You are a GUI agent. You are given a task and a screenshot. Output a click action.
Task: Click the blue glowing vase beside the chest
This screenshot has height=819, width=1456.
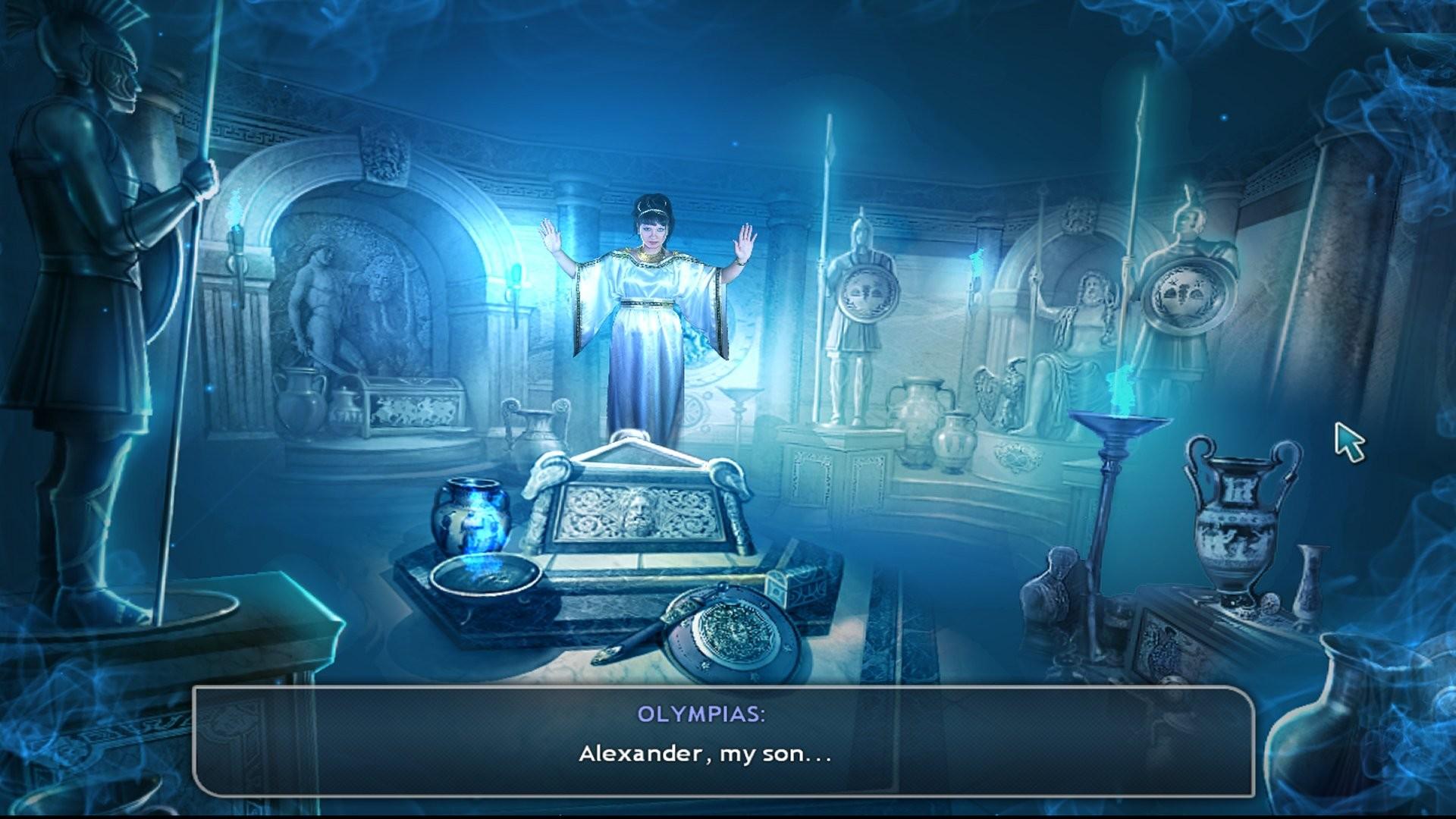coord(470,516)
